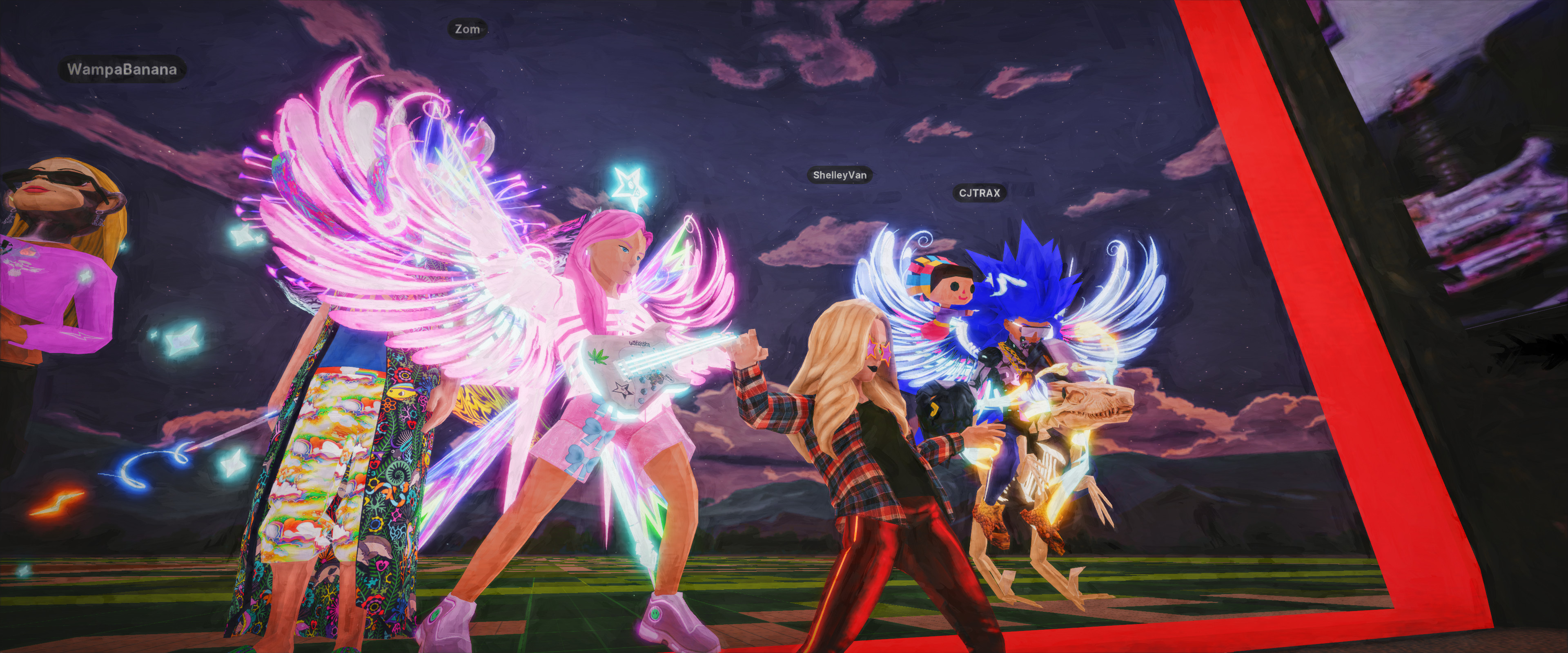This screenshot has height=653, width=1568.
Task: Click the Zom player name tag
Action: (x=467, y=29)
